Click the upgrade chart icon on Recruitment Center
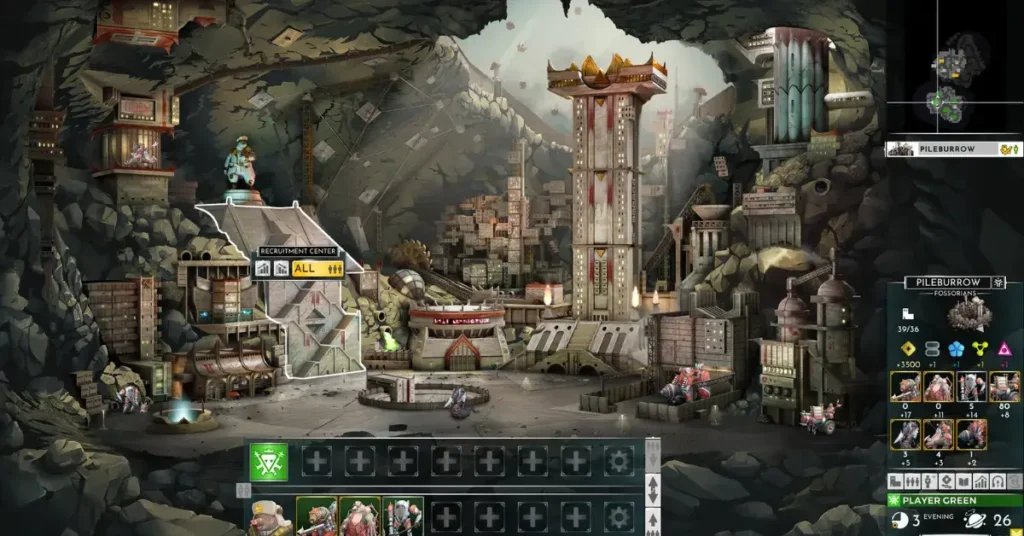This screenshot has width=1024, height=536. point(265,268)
